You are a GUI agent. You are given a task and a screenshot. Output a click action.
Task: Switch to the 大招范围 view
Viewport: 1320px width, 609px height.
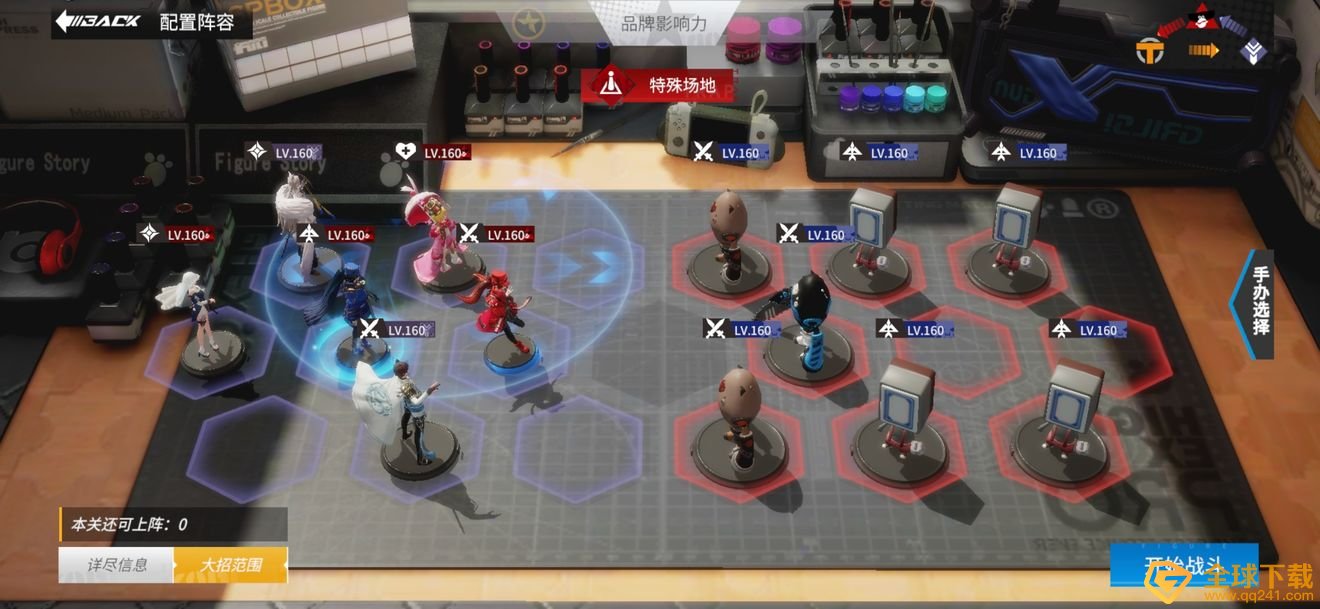click(x=231, y=565)
